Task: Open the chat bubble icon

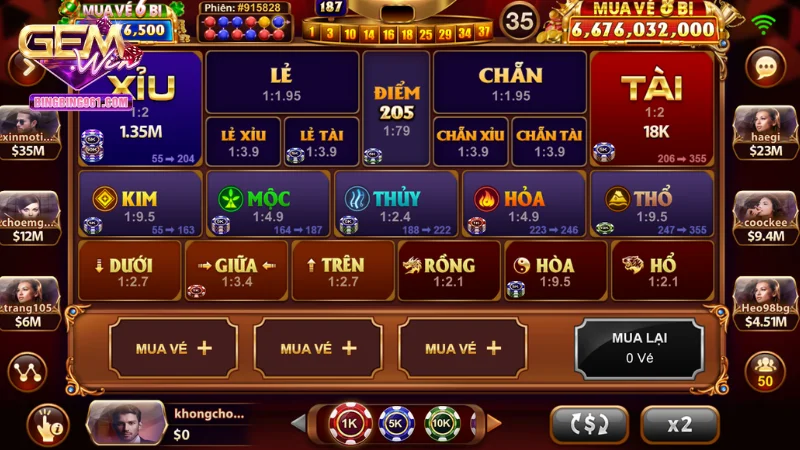Action: click(x=767, y=67)
